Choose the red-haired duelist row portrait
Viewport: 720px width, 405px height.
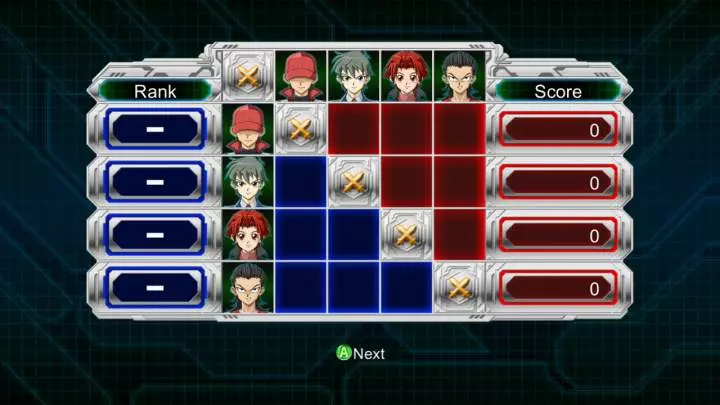(x=246, y=235)
